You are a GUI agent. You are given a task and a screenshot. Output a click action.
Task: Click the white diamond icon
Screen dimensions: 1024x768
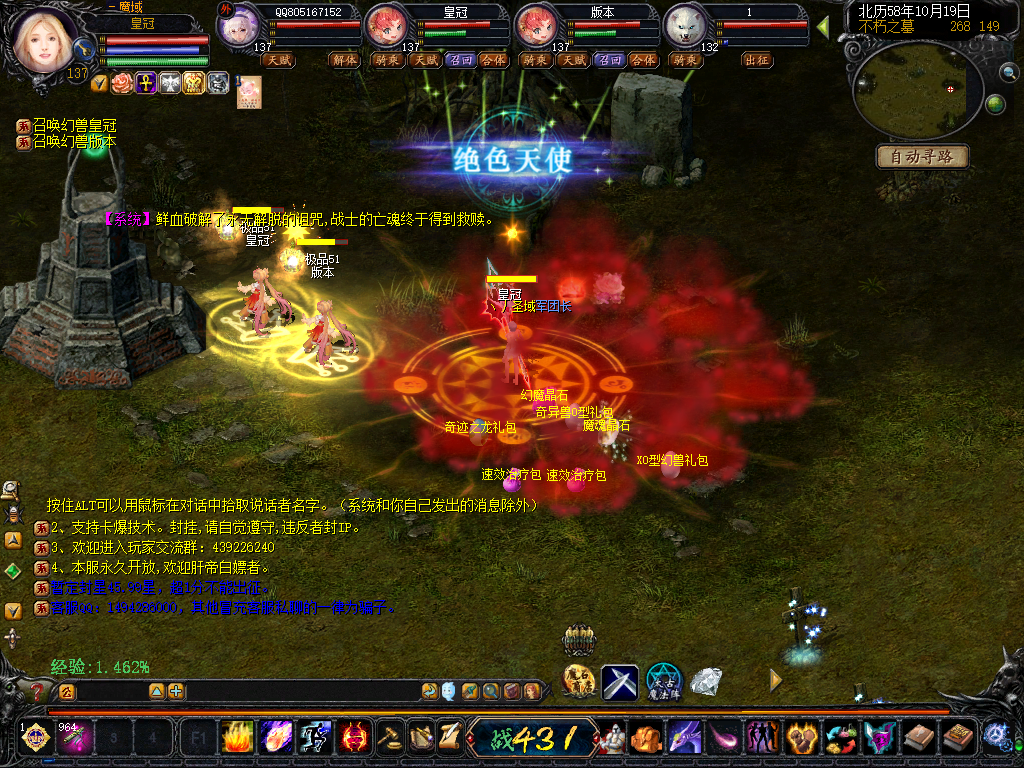(707, 682)
